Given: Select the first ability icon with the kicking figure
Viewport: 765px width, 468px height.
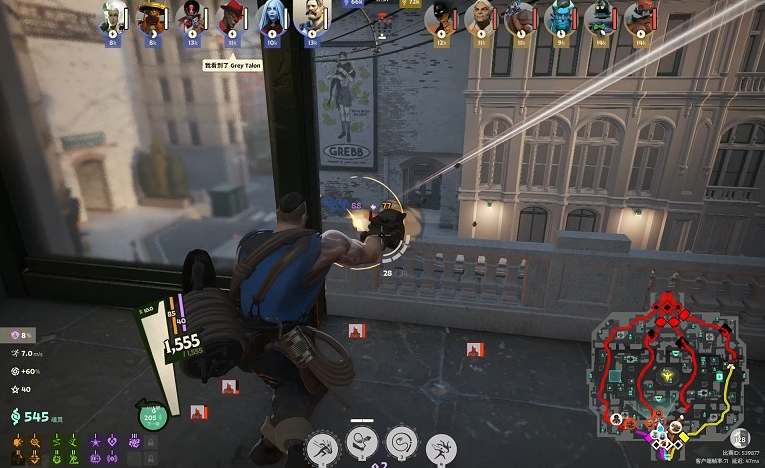Looking at the screenshot, I should (322, 446).
